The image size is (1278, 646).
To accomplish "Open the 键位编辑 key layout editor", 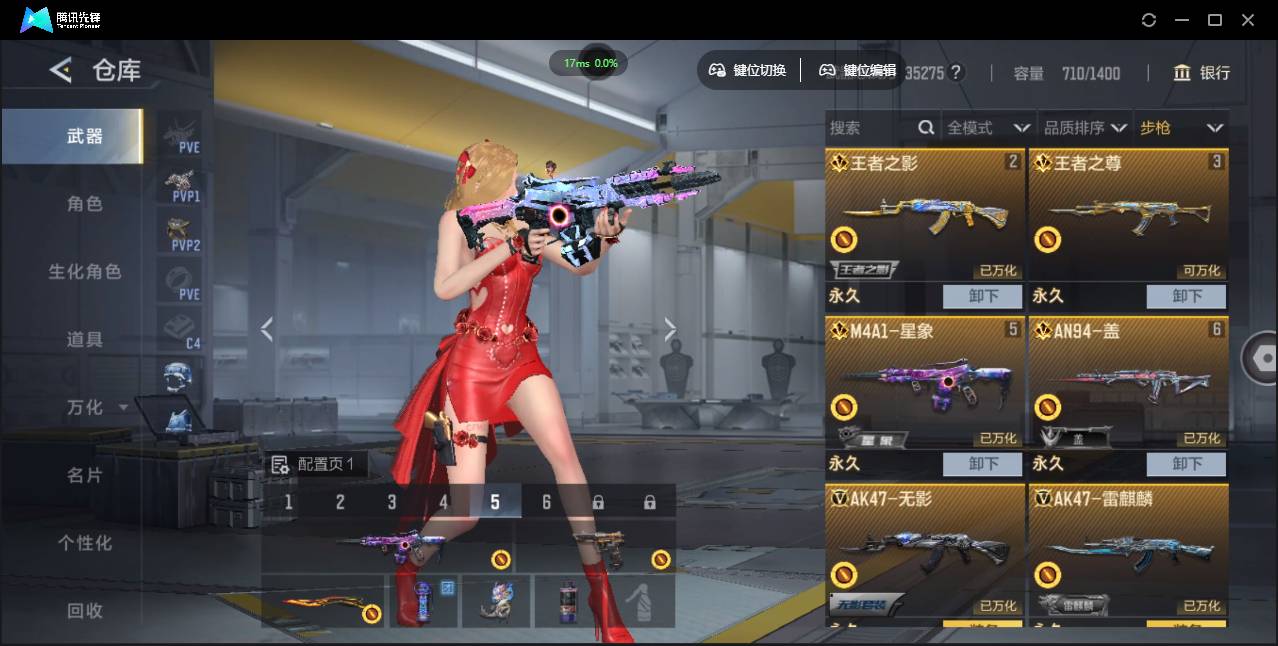I will coord(857,70).
